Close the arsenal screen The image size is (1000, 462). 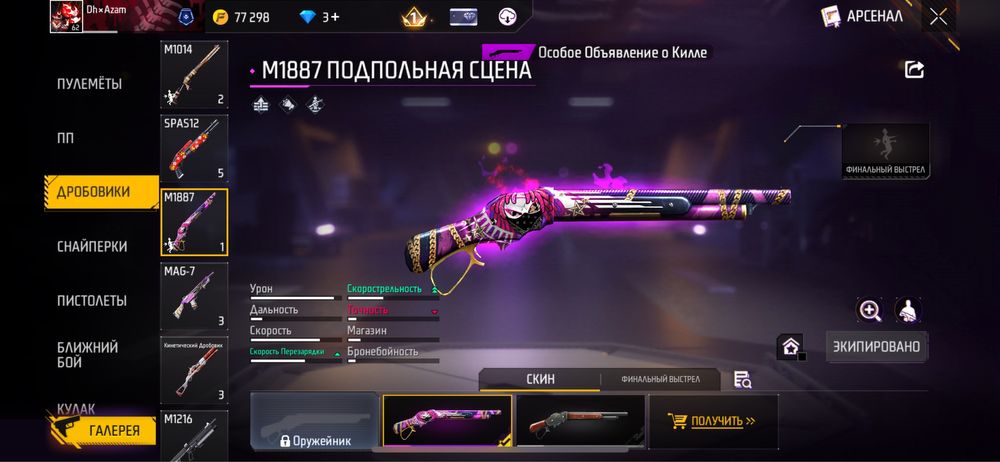[x=938, y=16]
